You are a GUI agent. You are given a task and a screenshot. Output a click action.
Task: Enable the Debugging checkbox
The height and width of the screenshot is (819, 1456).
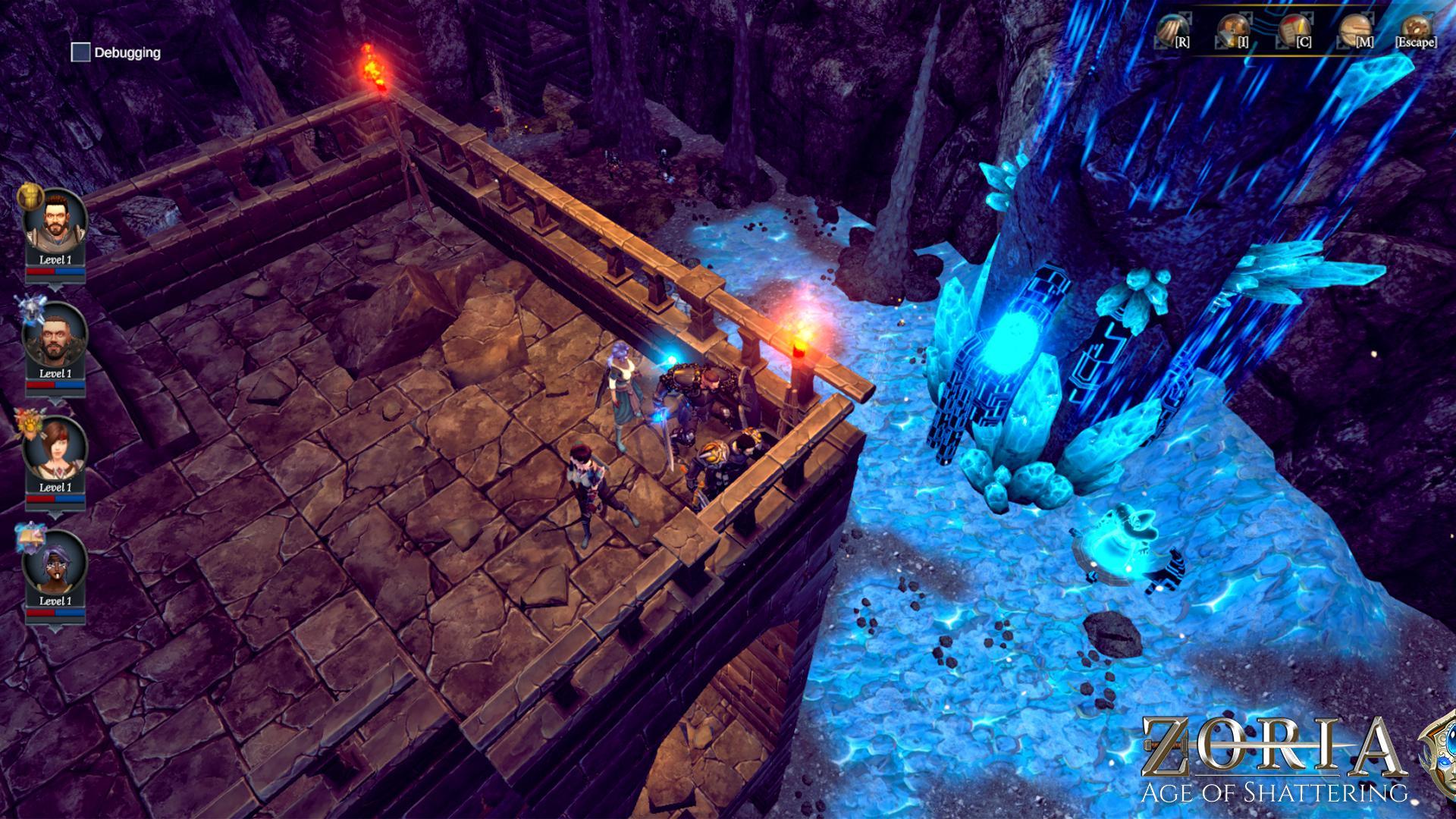[x=79, y=52]
